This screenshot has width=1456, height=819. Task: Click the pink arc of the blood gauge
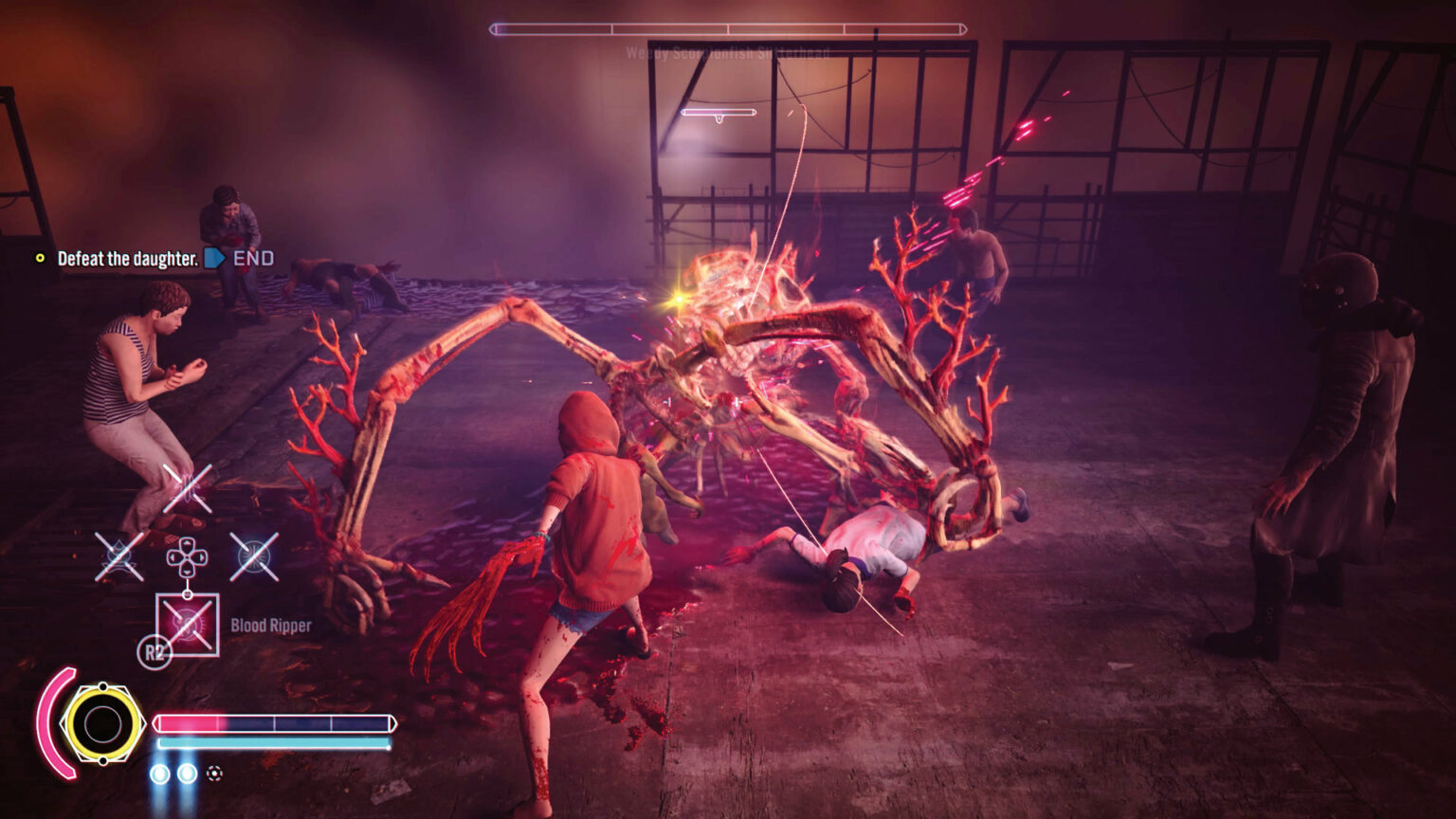click(x=59, y=720)
